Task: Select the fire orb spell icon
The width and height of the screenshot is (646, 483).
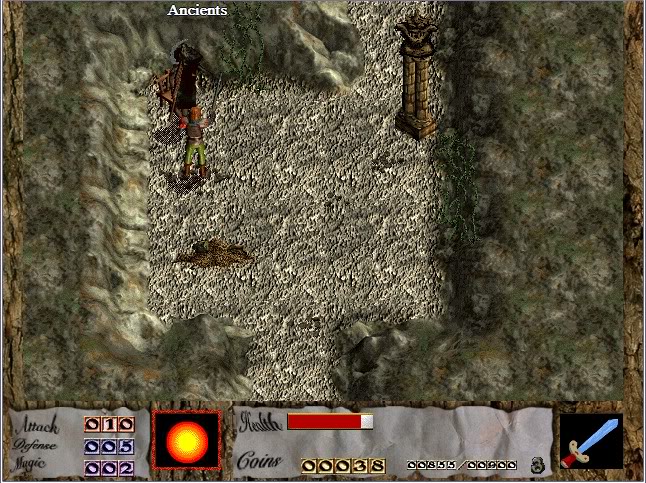Action: point(185,440)
